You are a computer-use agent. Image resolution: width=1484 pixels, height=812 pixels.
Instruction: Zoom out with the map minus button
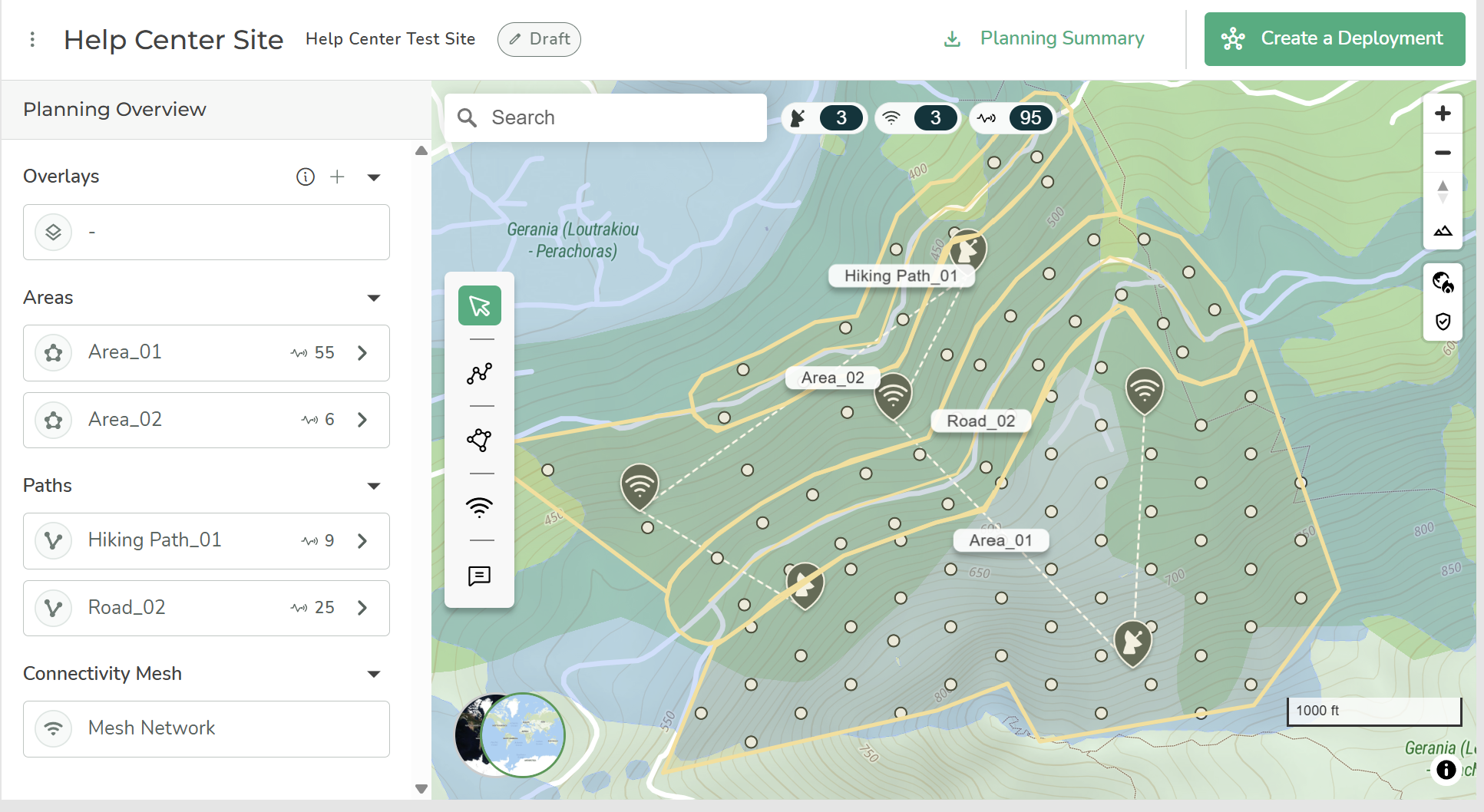click(x=1443, y=153)
